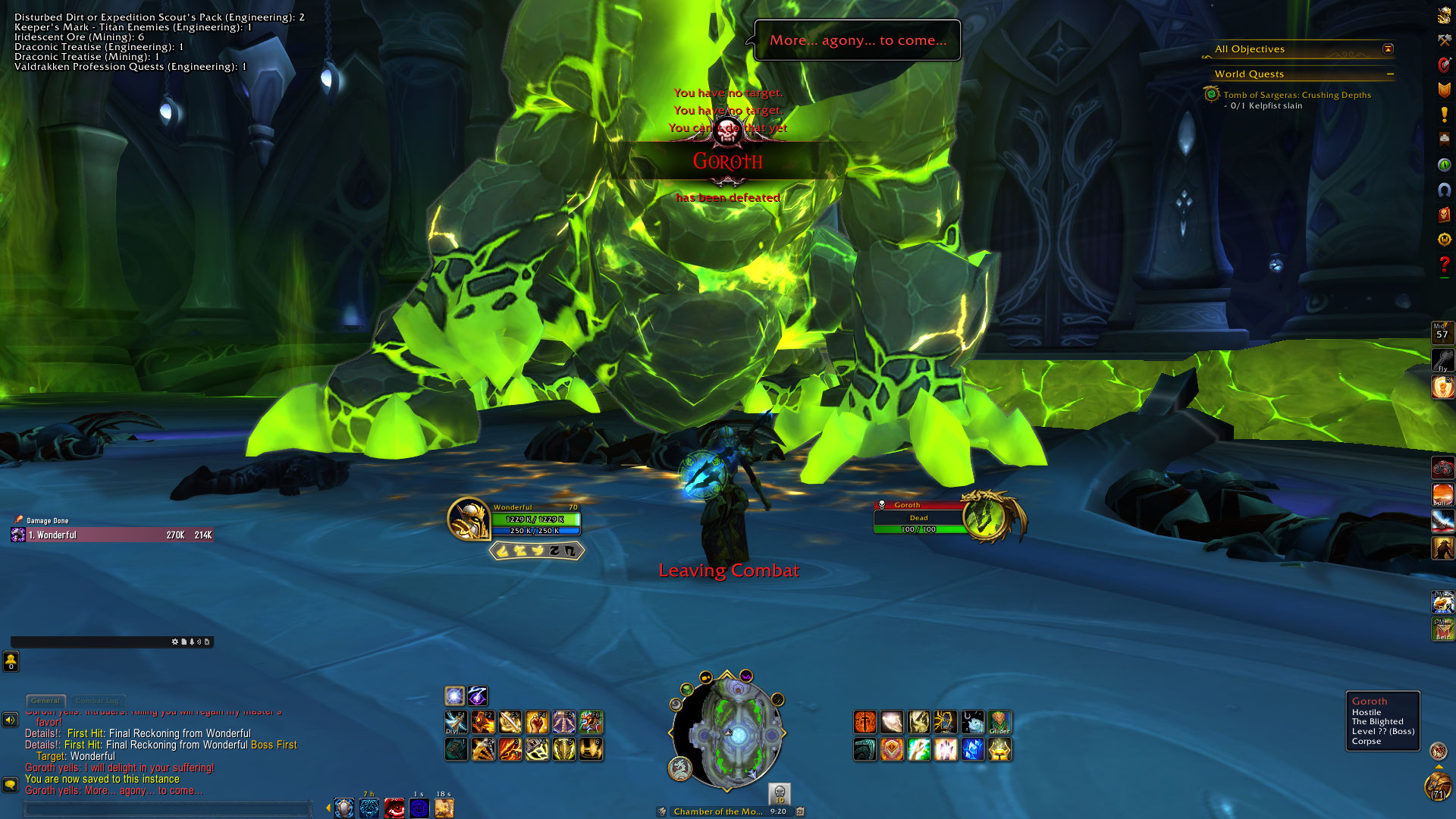
Task: Click into the chat input box
Action: 167,809
